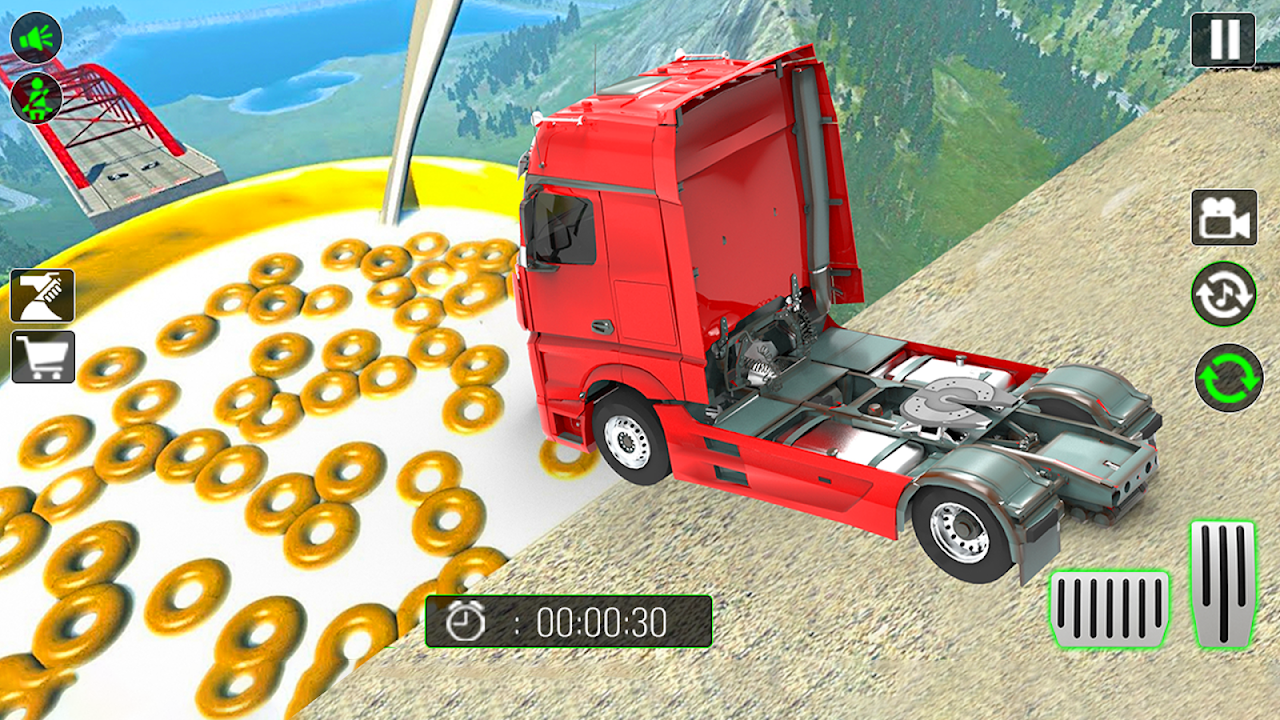Step on the tall accelerator pedal

coord(1223,584)
